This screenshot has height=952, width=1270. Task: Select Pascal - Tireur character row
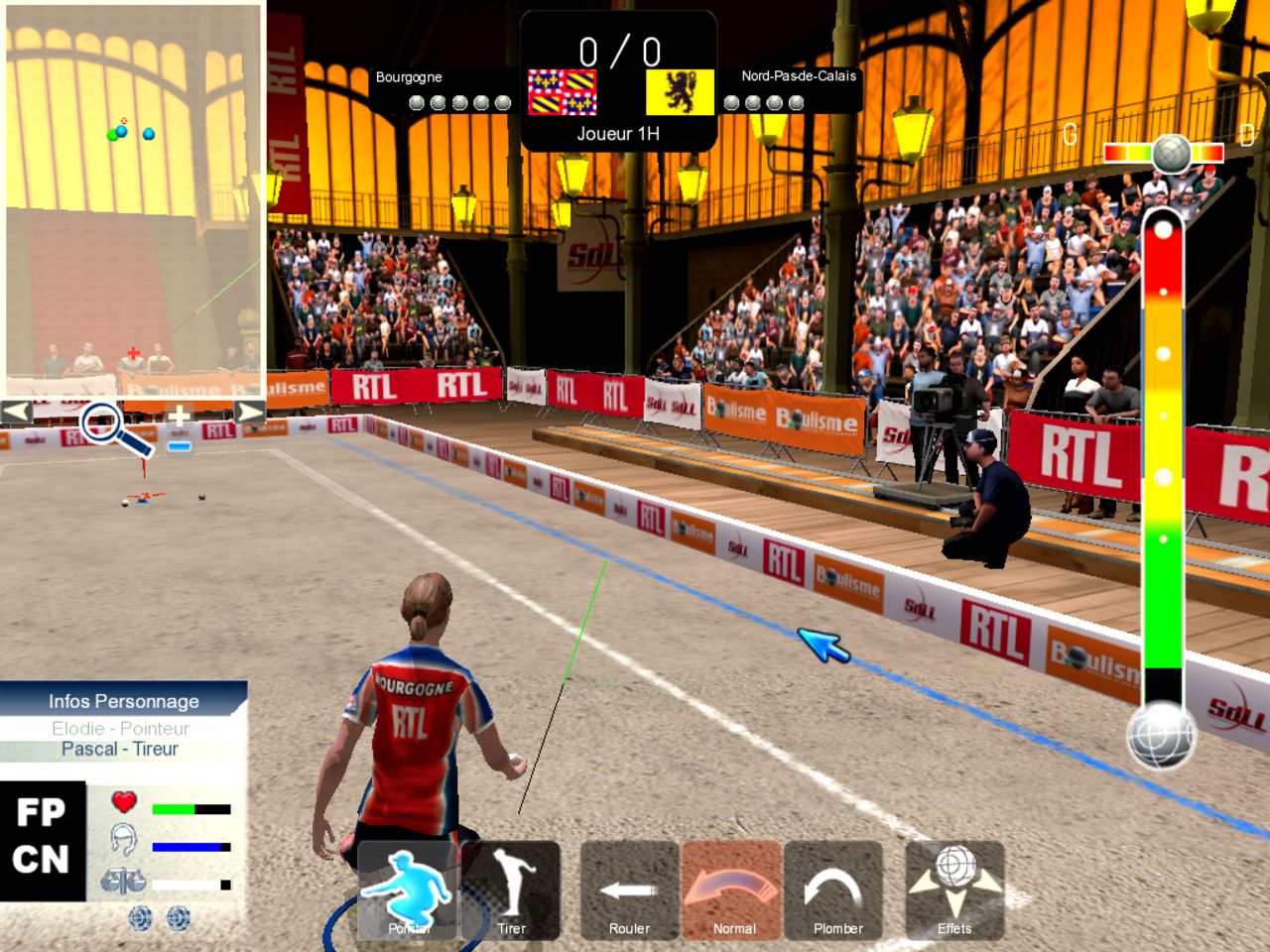tap(120, 749)
